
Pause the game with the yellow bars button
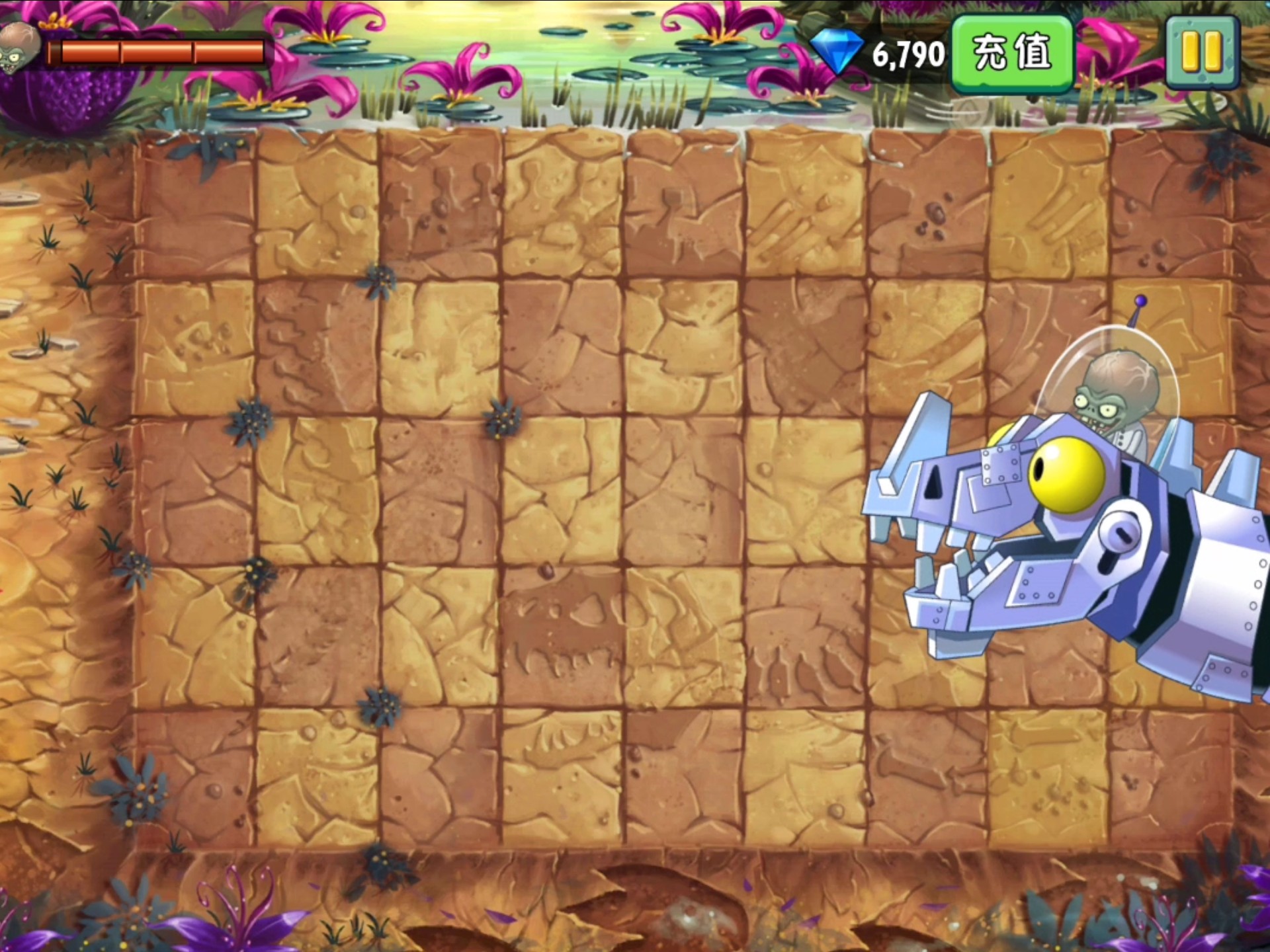pyautogui.click(x=1201, y=52)
